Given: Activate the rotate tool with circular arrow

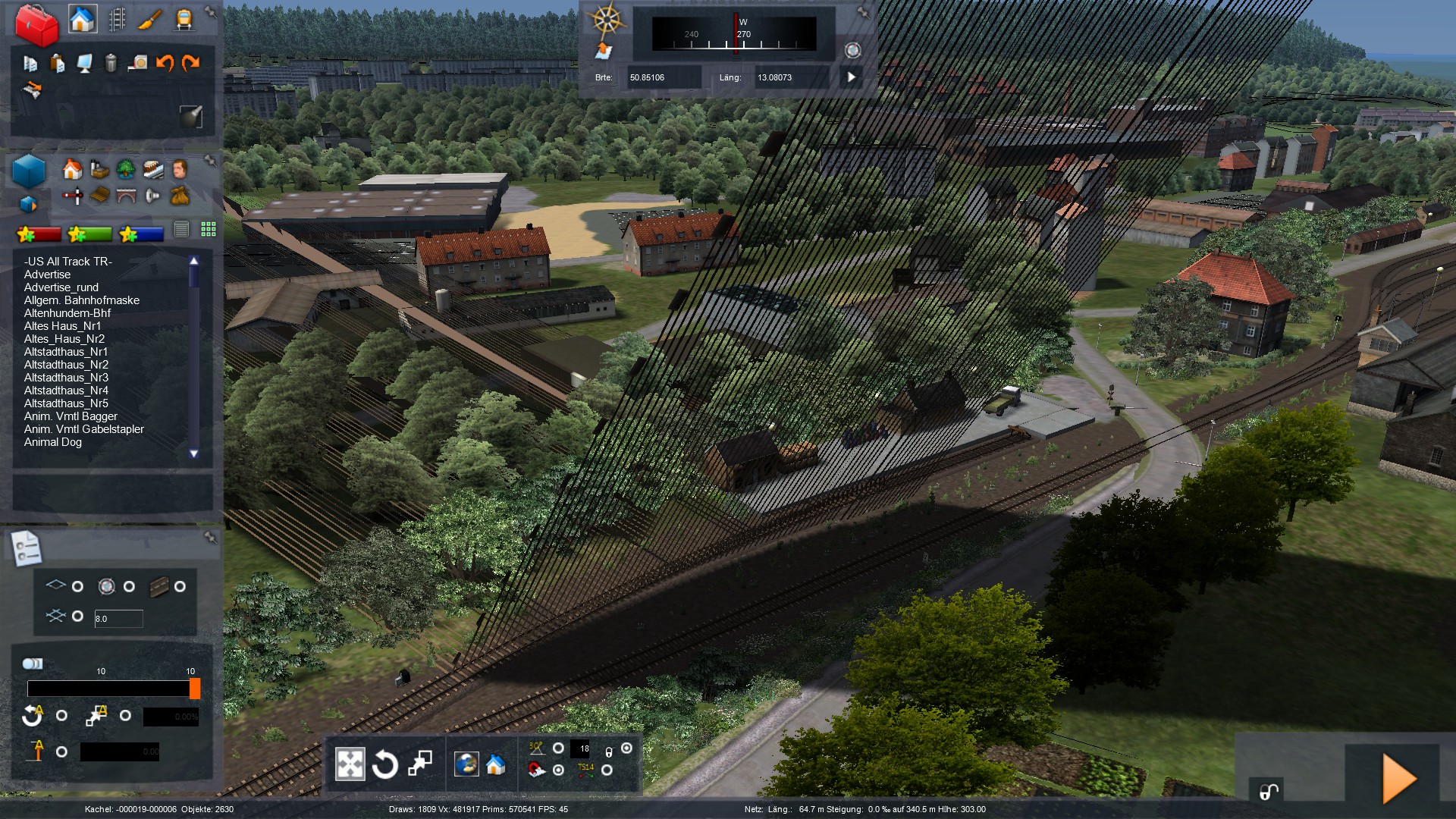Looking at the screenshot, I should point(384,764).
